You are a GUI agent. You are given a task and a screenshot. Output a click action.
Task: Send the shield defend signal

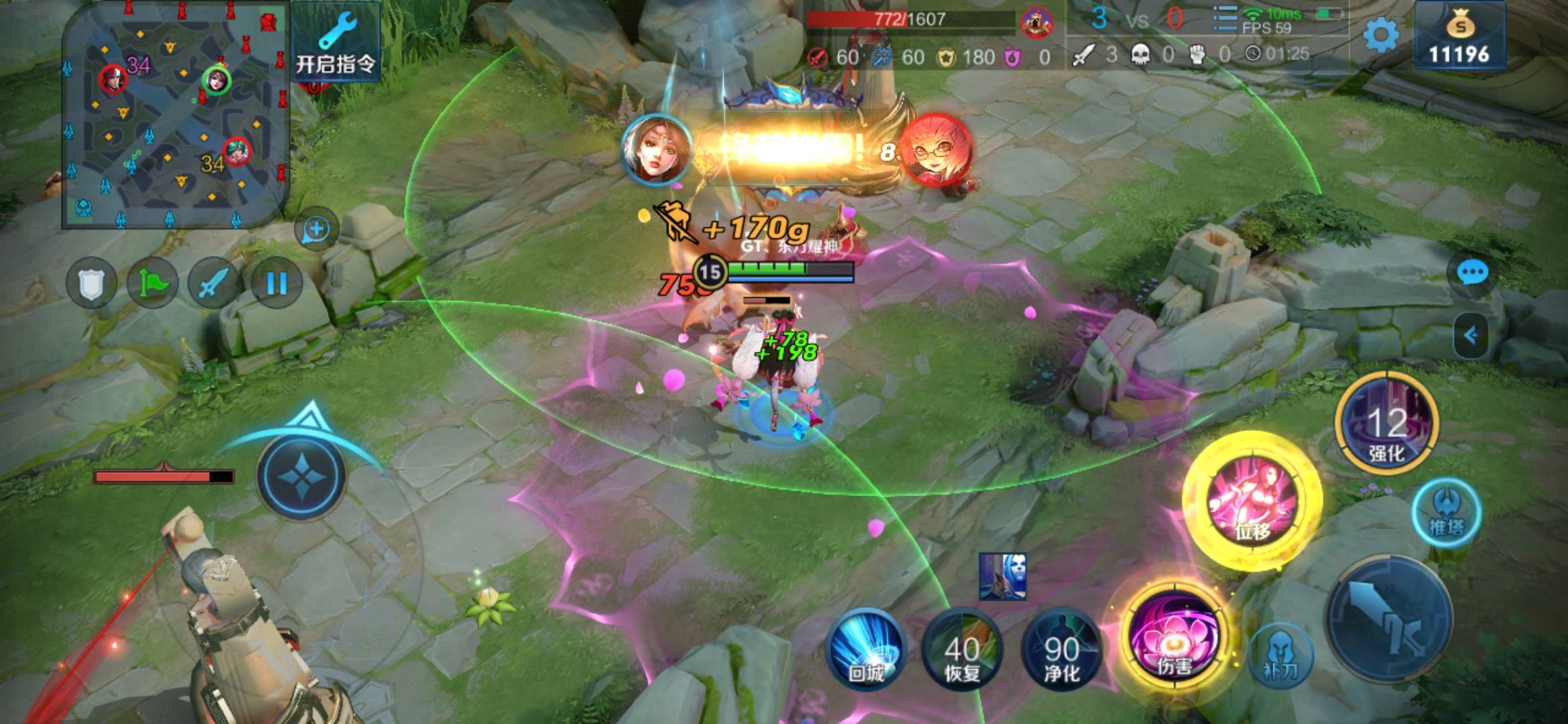coord(92,284)
